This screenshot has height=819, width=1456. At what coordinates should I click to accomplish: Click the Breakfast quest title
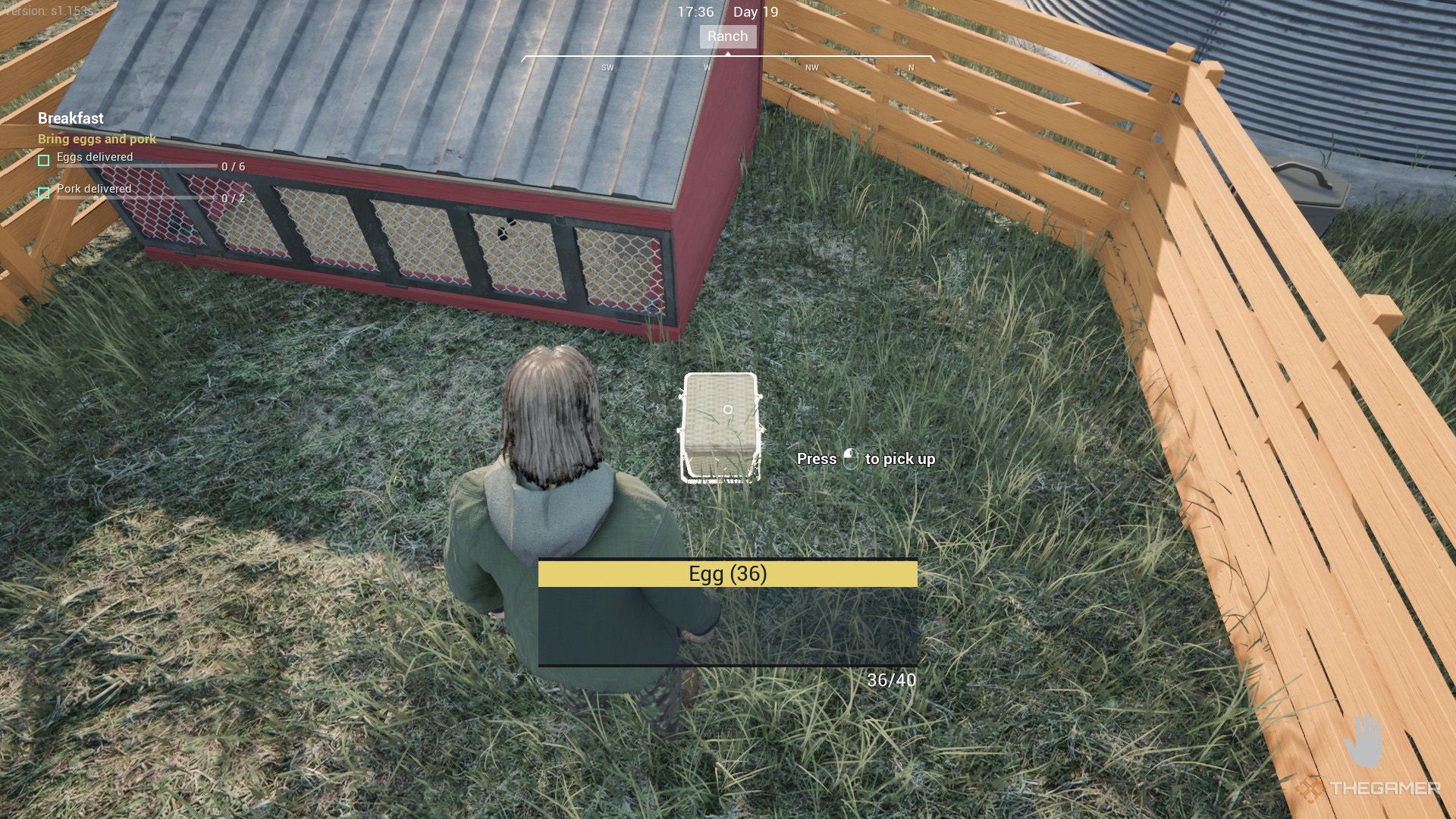tap(70, 118)
